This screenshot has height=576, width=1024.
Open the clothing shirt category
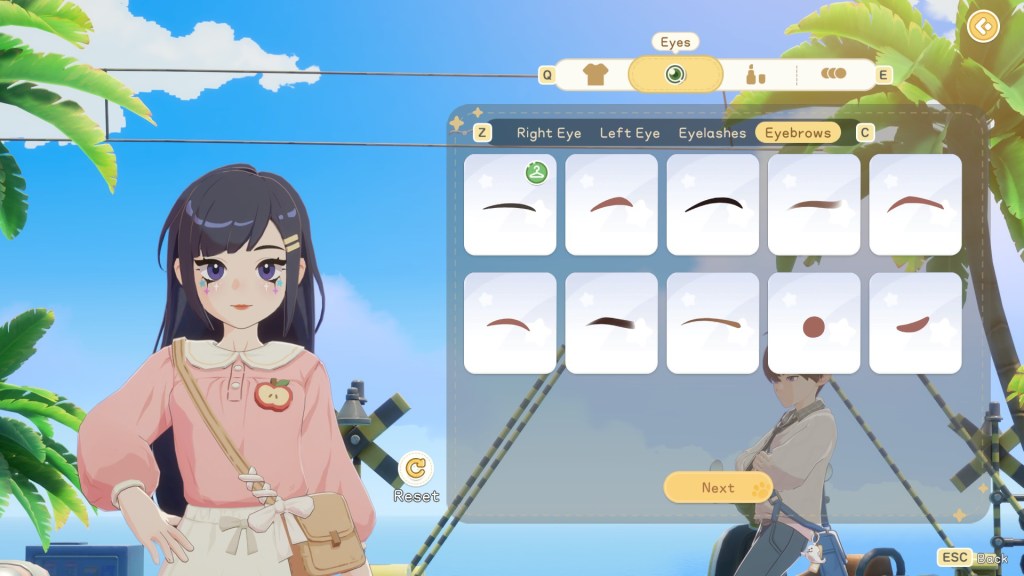coord(595,75)
